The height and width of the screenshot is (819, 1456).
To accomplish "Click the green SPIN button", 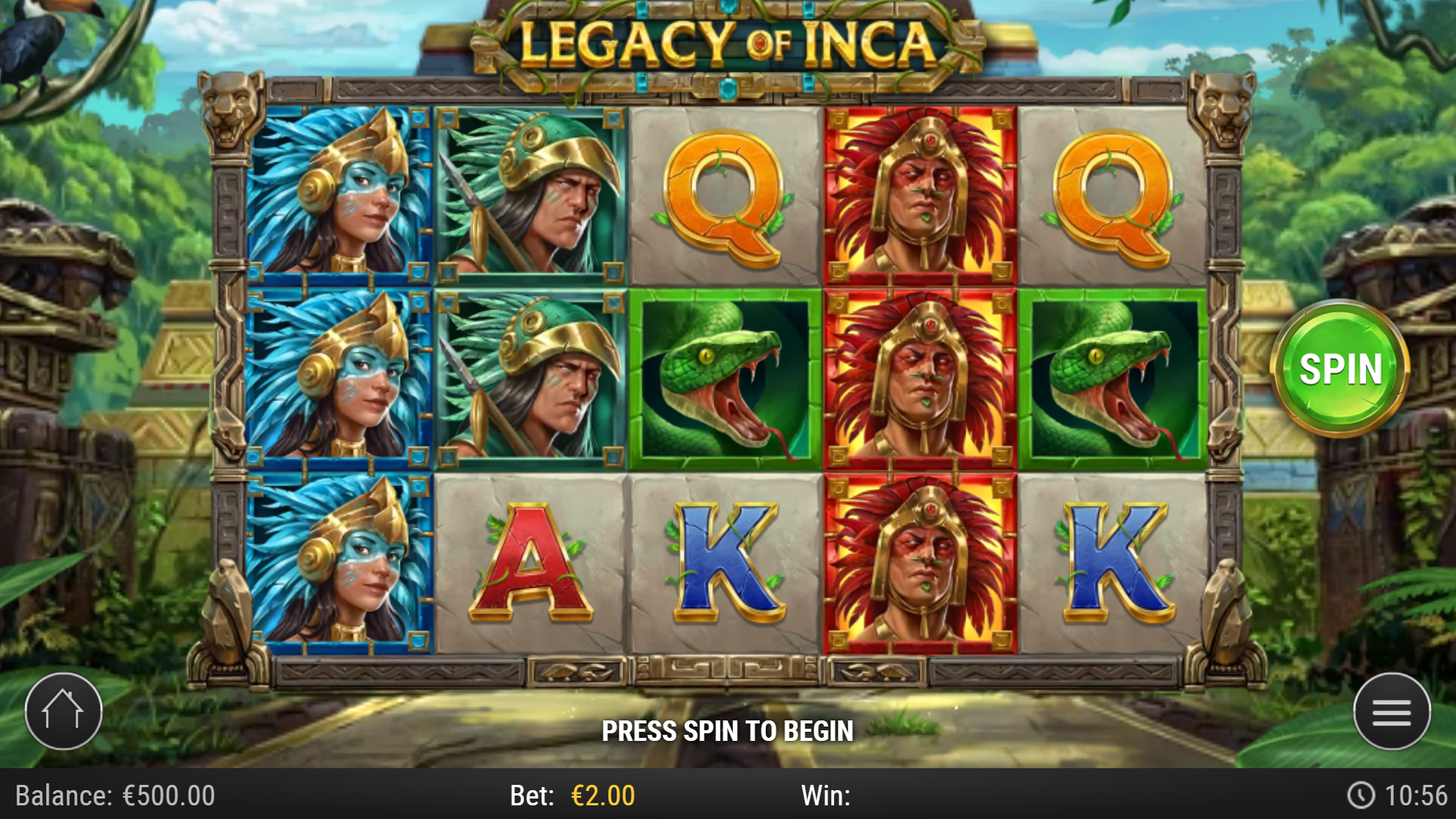I will click(1342, 369).
